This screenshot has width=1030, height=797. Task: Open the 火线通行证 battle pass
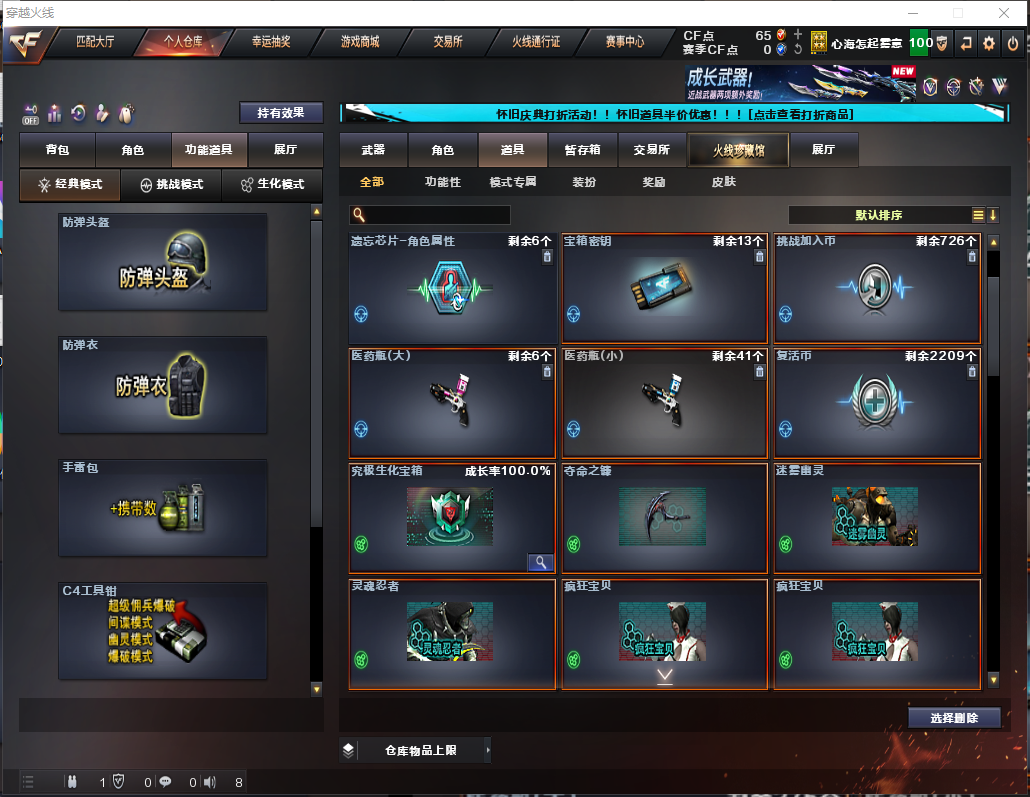click(x=536, y=42)
